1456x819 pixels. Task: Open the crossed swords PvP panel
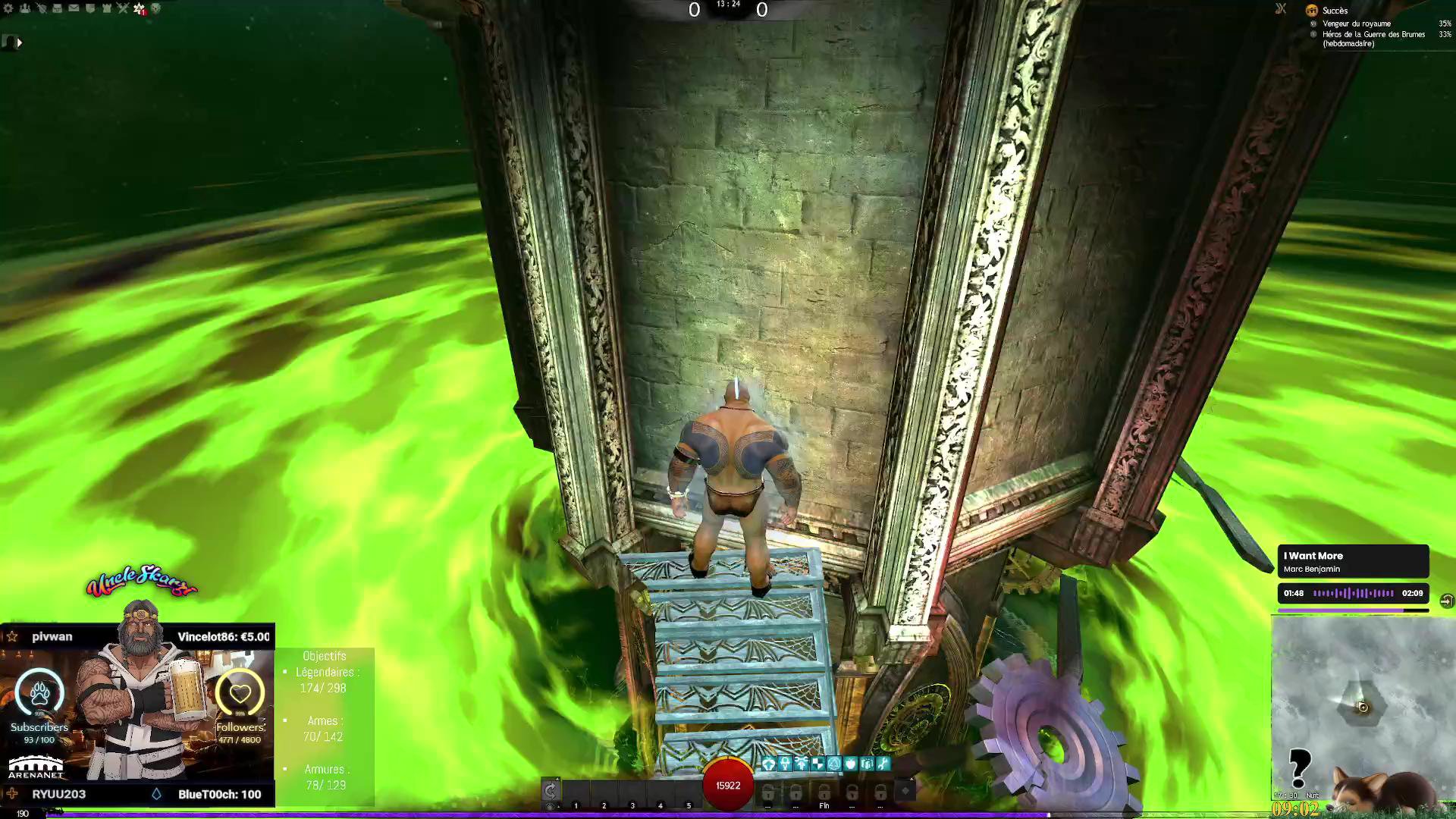coord(123,8)
